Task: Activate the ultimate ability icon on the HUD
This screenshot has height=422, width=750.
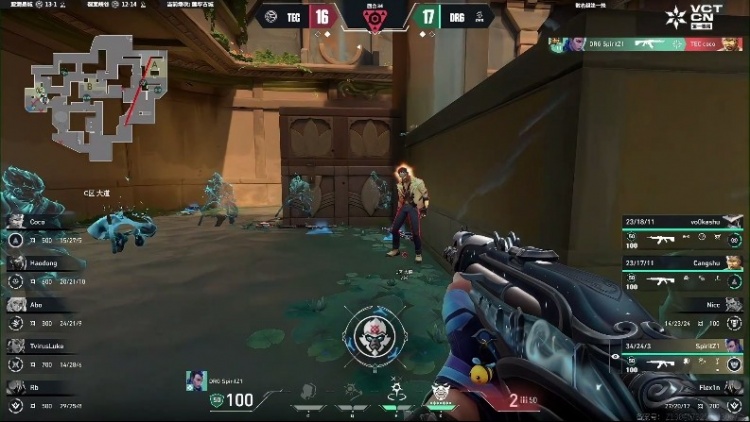Action: coord(440,391)
